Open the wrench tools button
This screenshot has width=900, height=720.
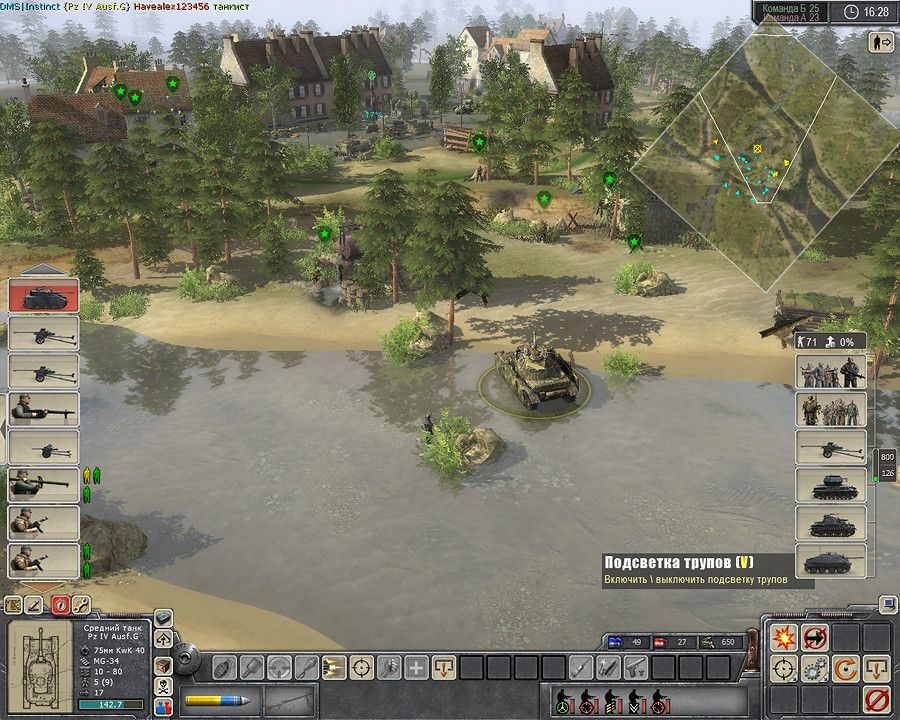tap(80, 605)
